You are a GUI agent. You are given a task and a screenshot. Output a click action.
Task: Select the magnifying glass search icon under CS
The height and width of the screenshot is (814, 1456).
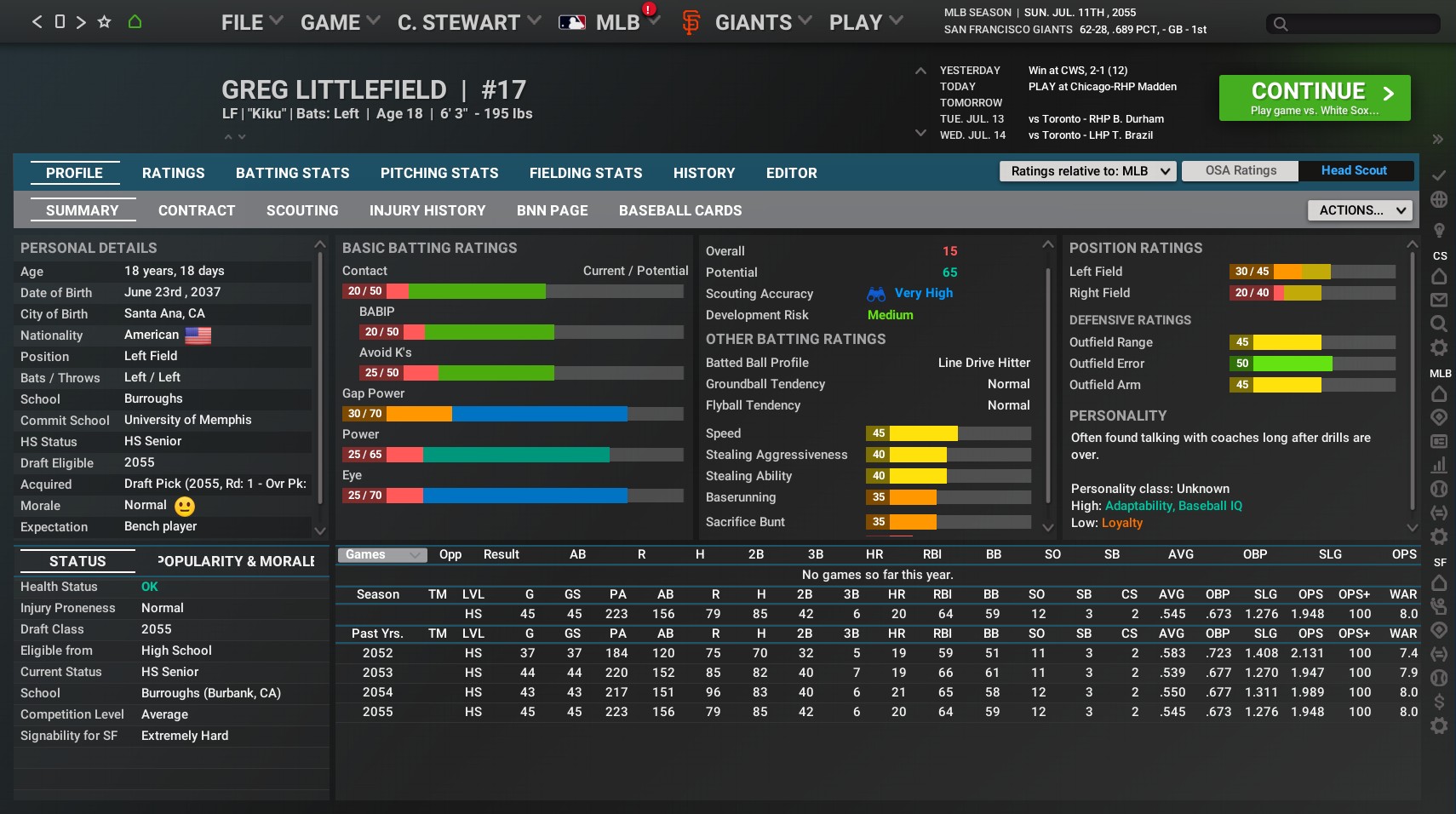[1439, 324]
